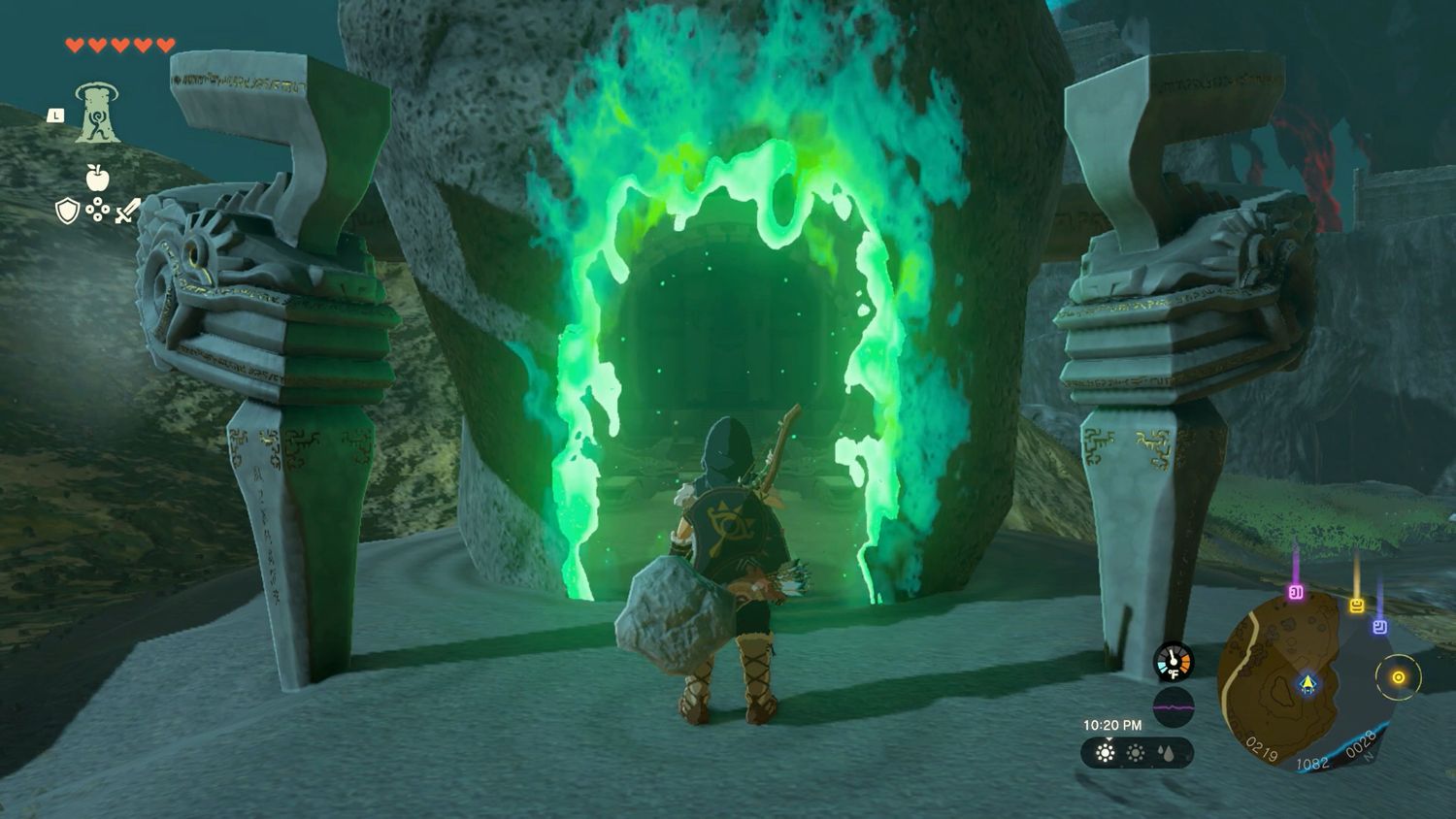This screenshot has height=819, width=1456.
Task: Open the shield quick-select icon
Action: tap(66, 211)
